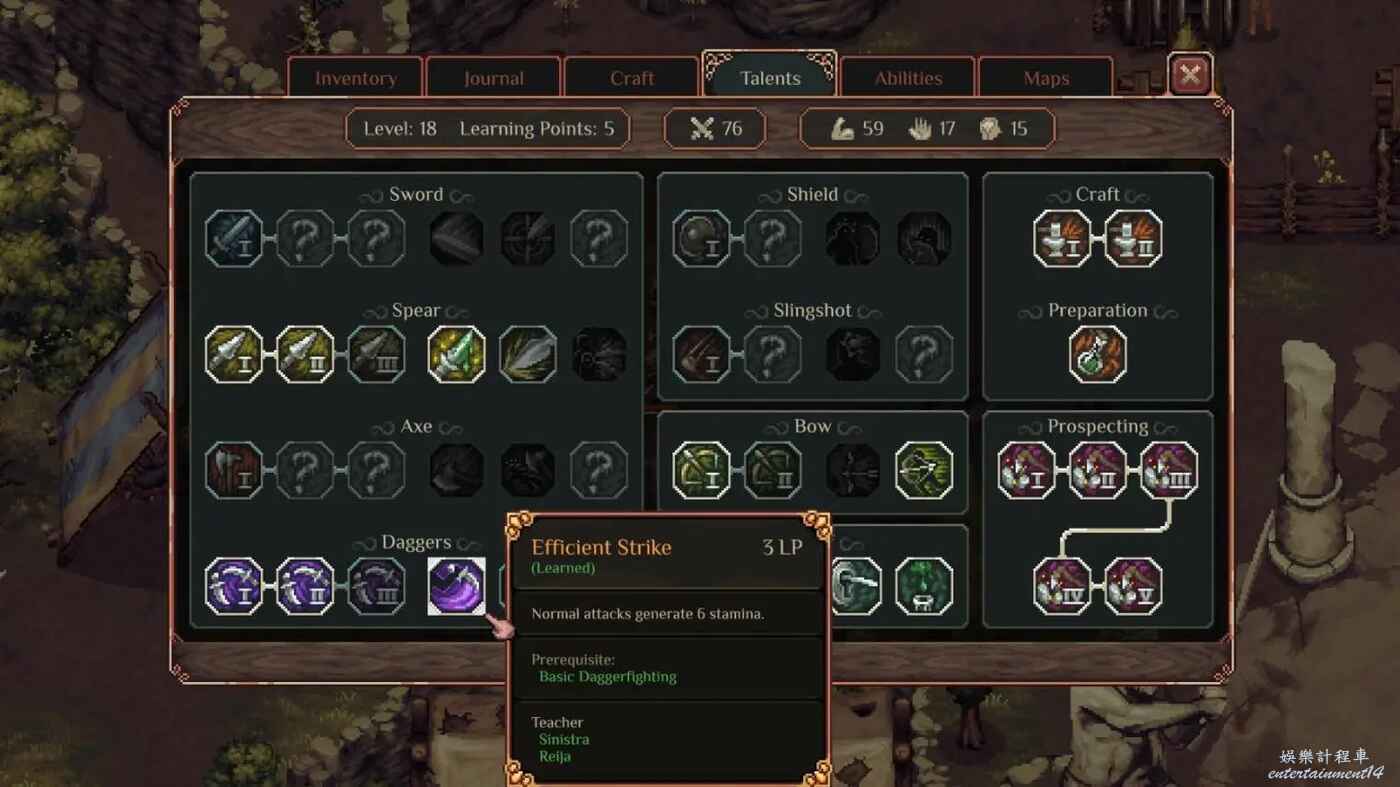Select the Slingshot I talent

pos(701,354)
